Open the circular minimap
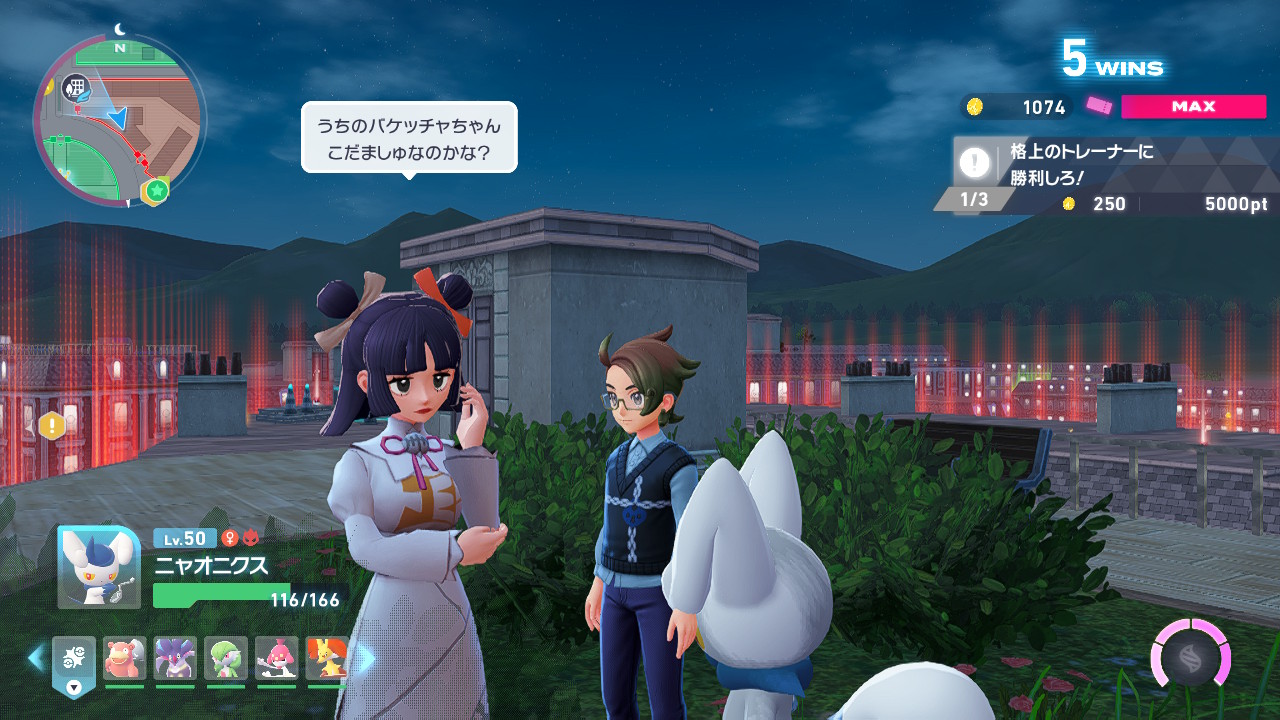Screen dimensions: 1280x720 (x=118, y=120)
